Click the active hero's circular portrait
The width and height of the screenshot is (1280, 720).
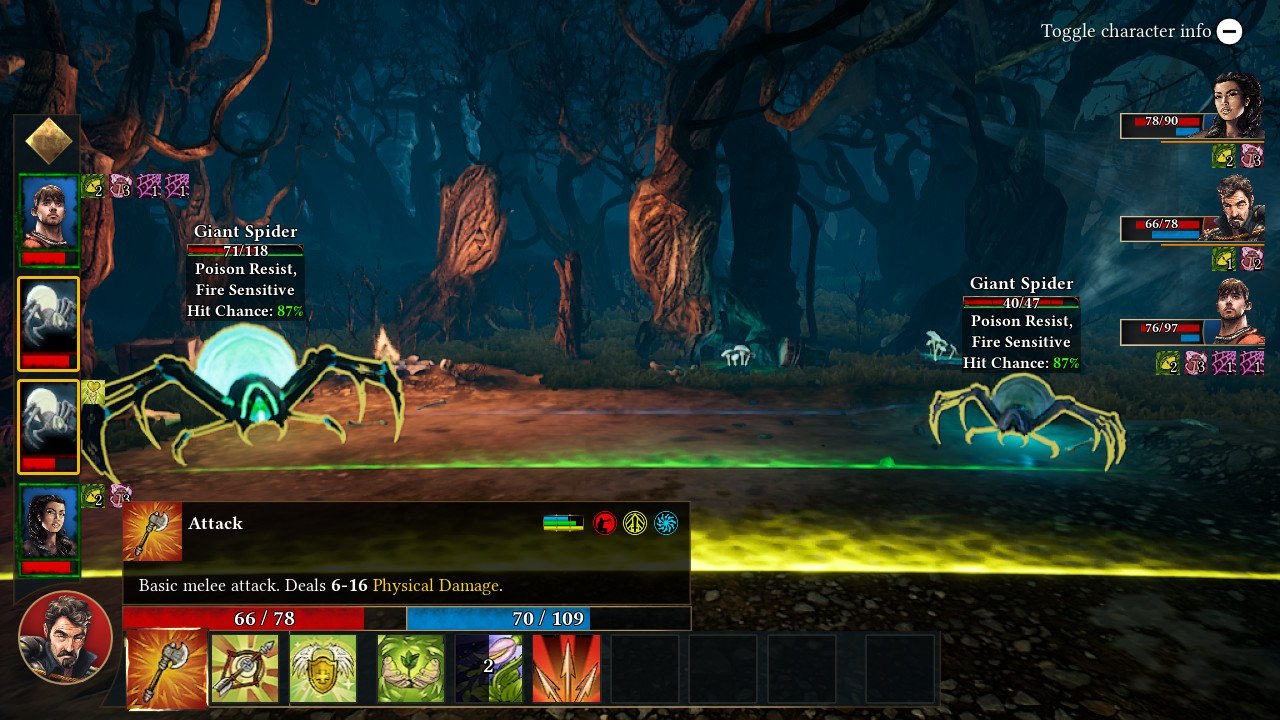pyautogui.click(x=65, y=638)
